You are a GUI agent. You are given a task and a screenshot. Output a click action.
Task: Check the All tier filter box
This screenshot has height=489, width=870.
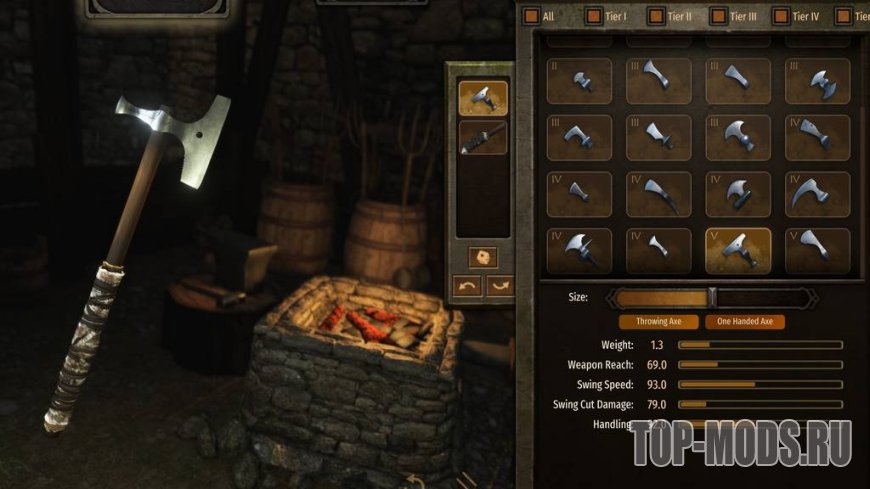(x=531, y=16)
